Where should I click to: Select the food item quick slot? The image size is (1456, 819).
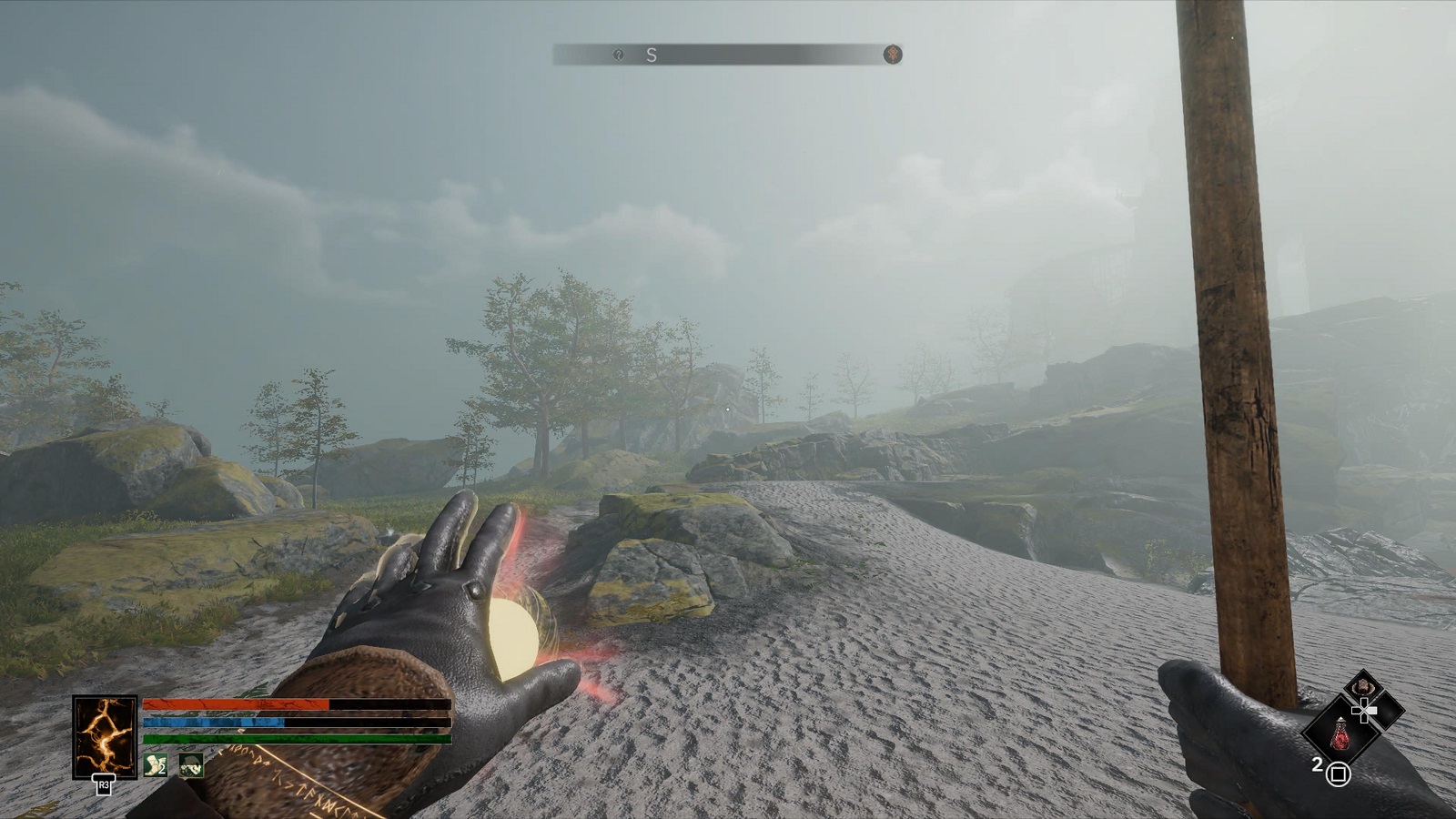tap(1363, 685)
